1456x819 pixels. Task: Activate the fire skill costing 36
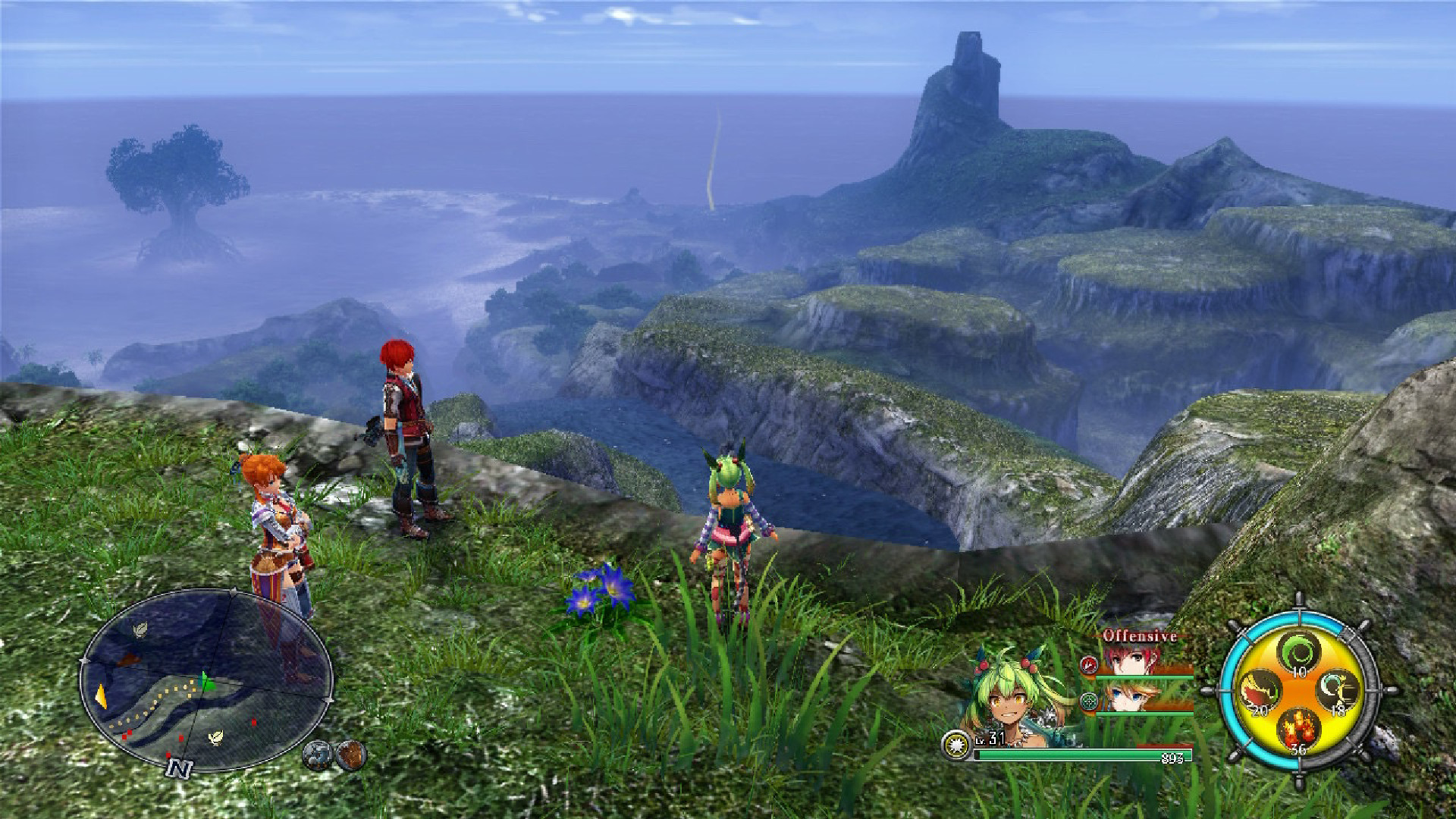pyautogui.click(x=1299, y=731)
